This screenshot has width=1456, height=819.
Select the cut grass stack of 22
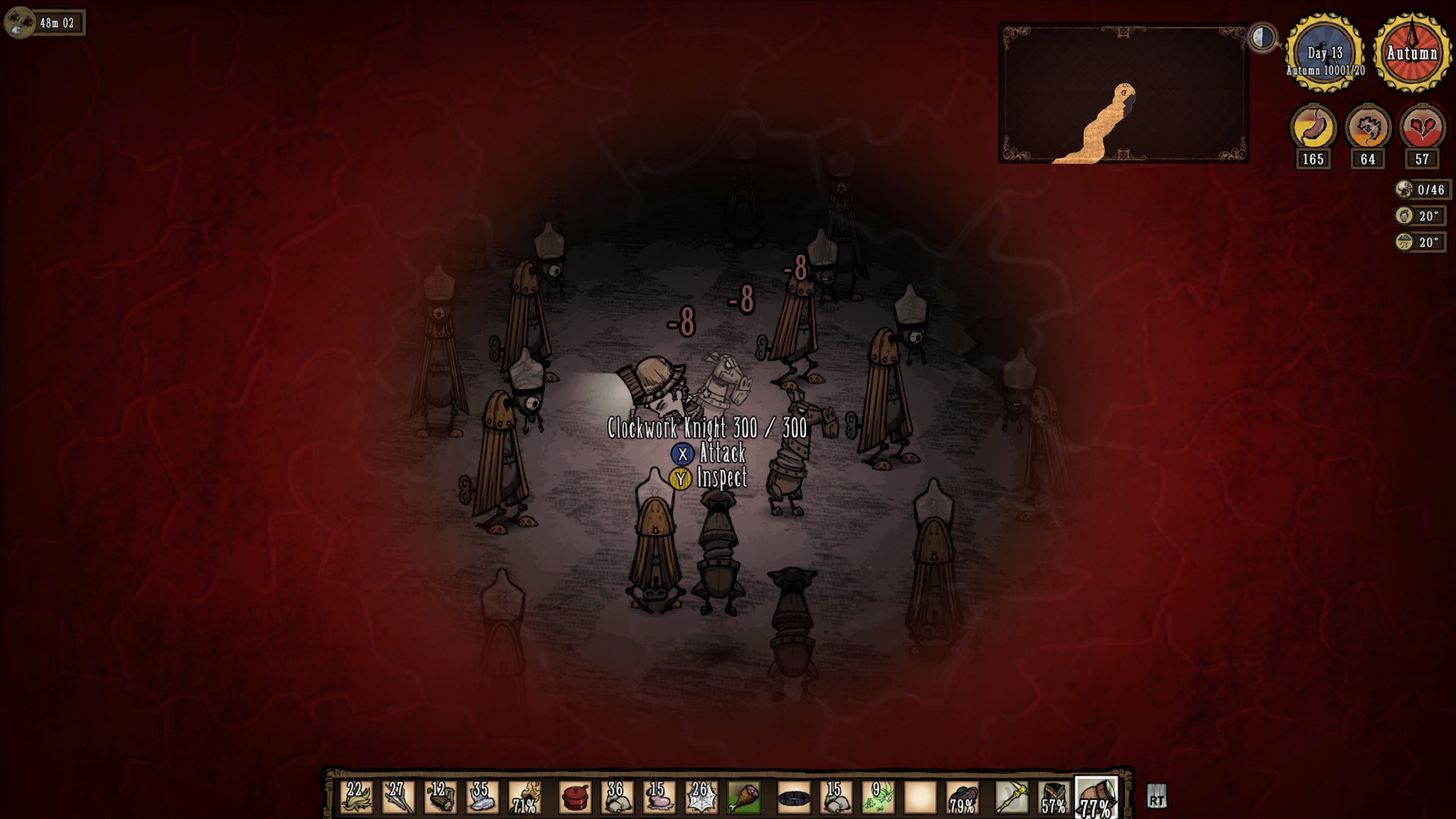(x=356, y=798)
